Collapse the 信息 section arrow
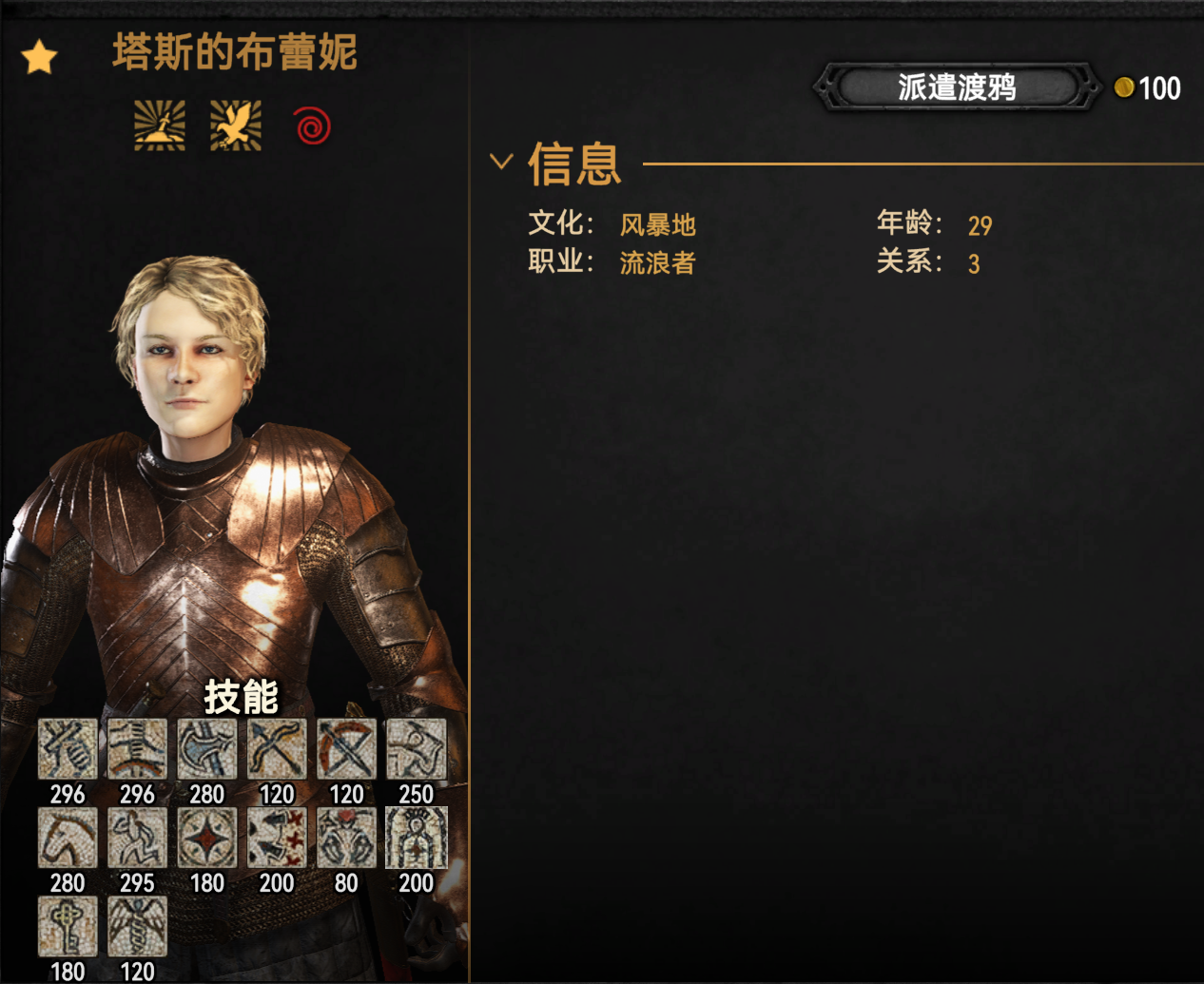The image size is (1204, 984). click(501, 162)
